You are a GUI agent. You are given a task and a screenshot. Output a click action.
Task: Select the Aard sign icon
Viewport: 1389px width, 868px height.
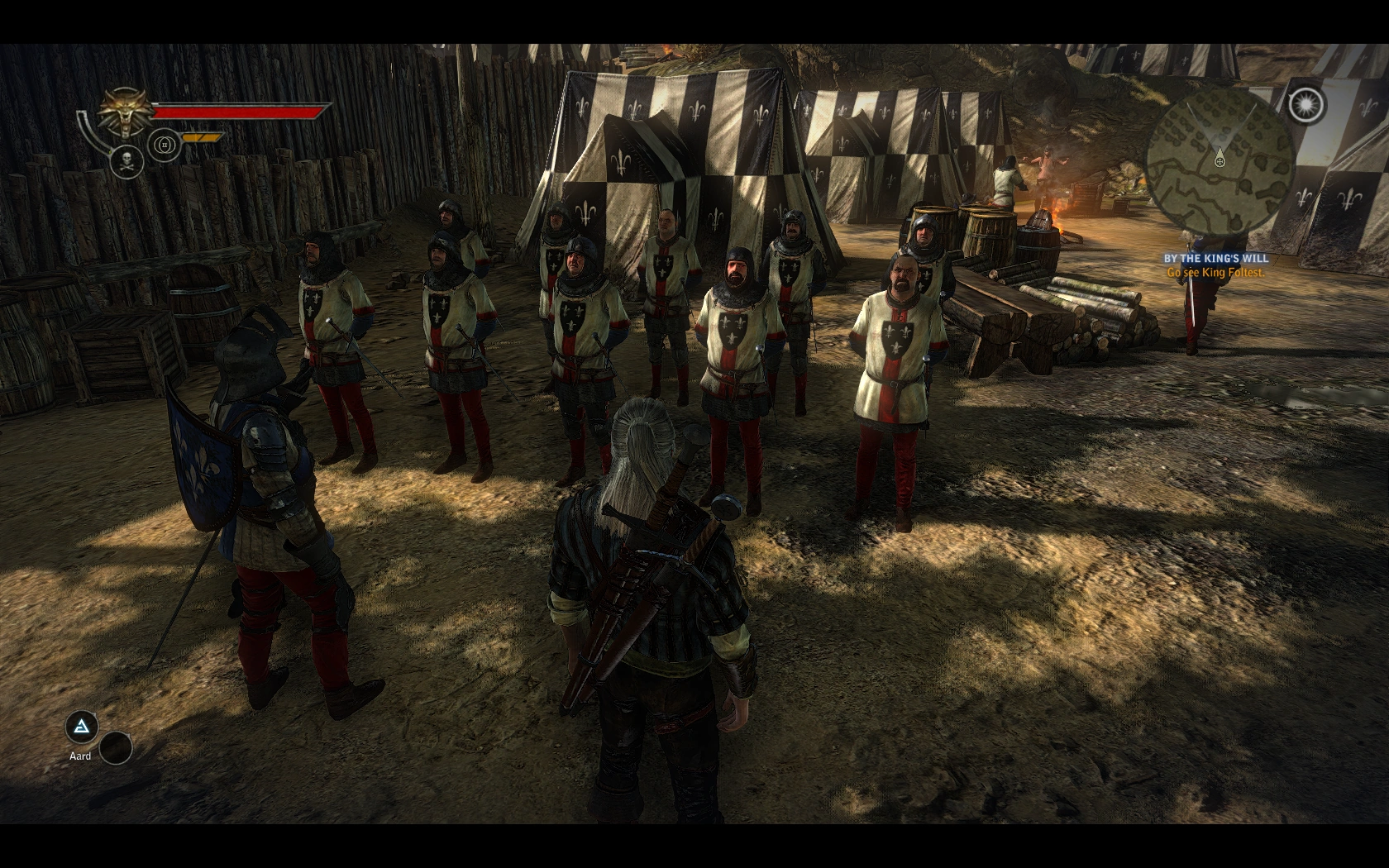click(x=81, y=727)
